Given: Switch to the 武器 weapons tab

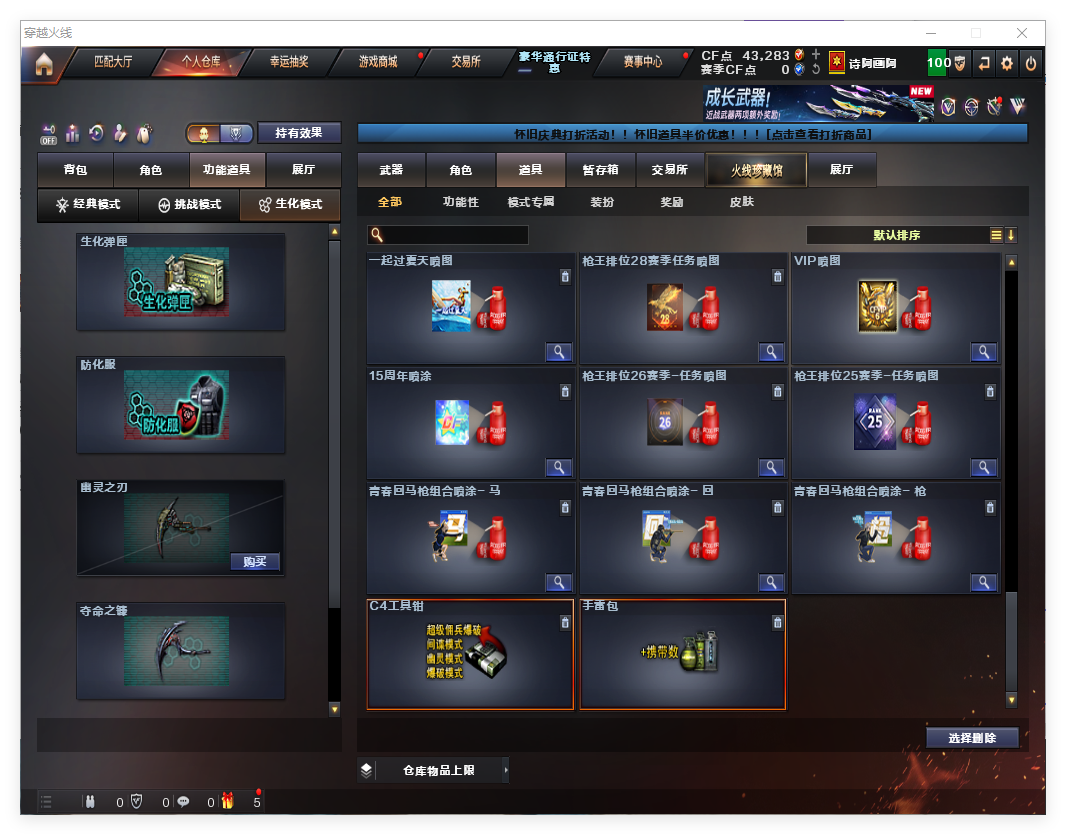Looking at the screenshot, I should click(391, 170).
